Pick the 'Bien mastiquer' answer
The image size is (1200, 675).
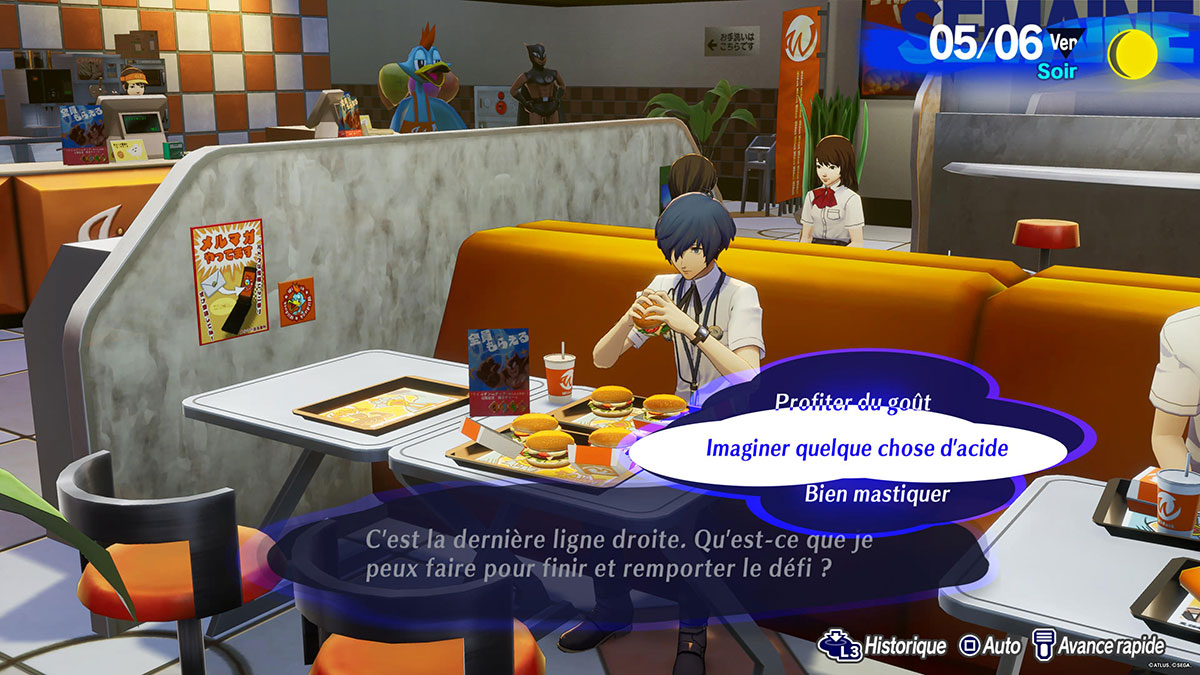click(876, 494)
